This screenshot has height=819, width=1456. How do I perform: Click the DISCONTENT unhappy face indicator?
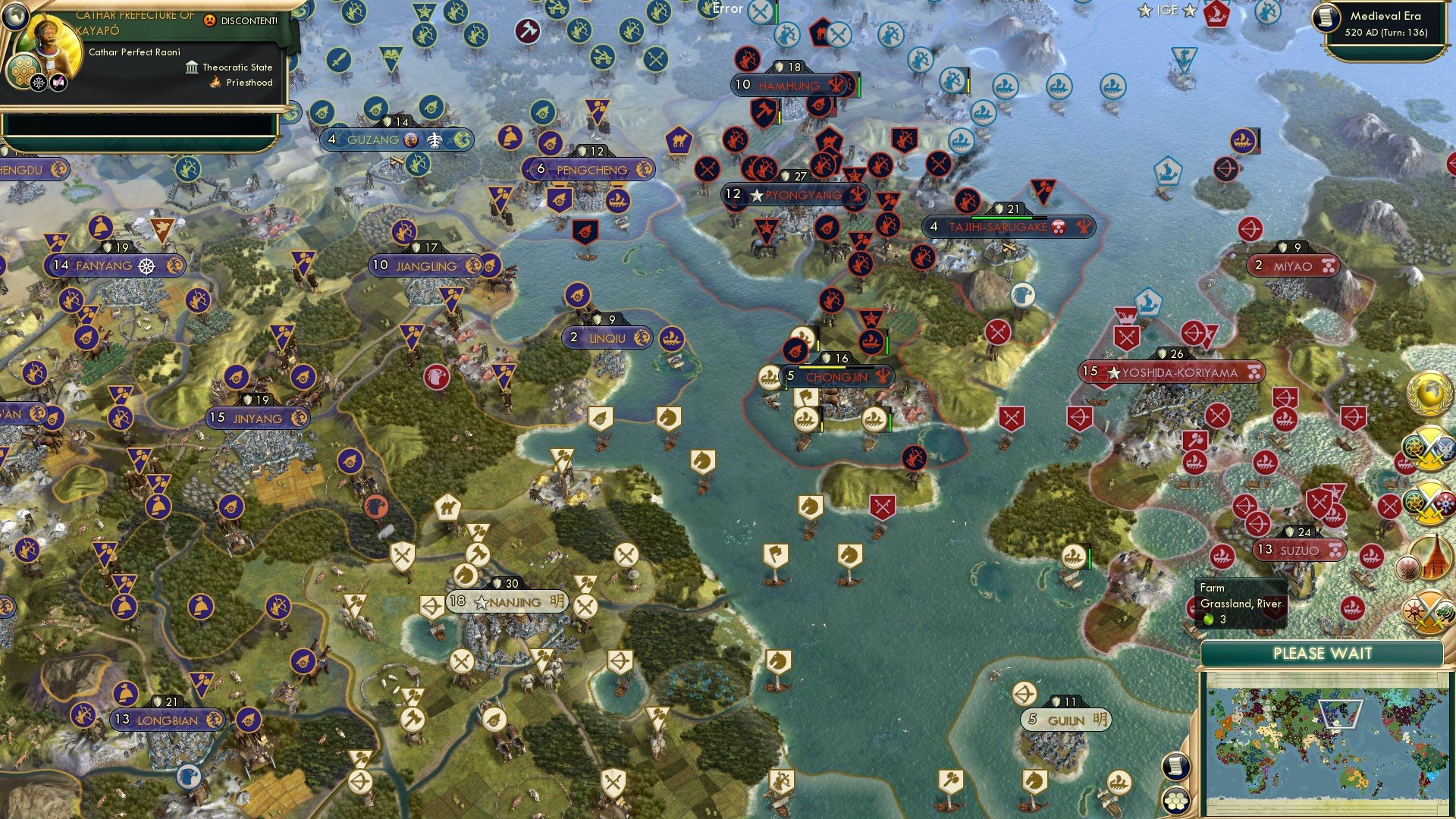[x=209, y=20]
